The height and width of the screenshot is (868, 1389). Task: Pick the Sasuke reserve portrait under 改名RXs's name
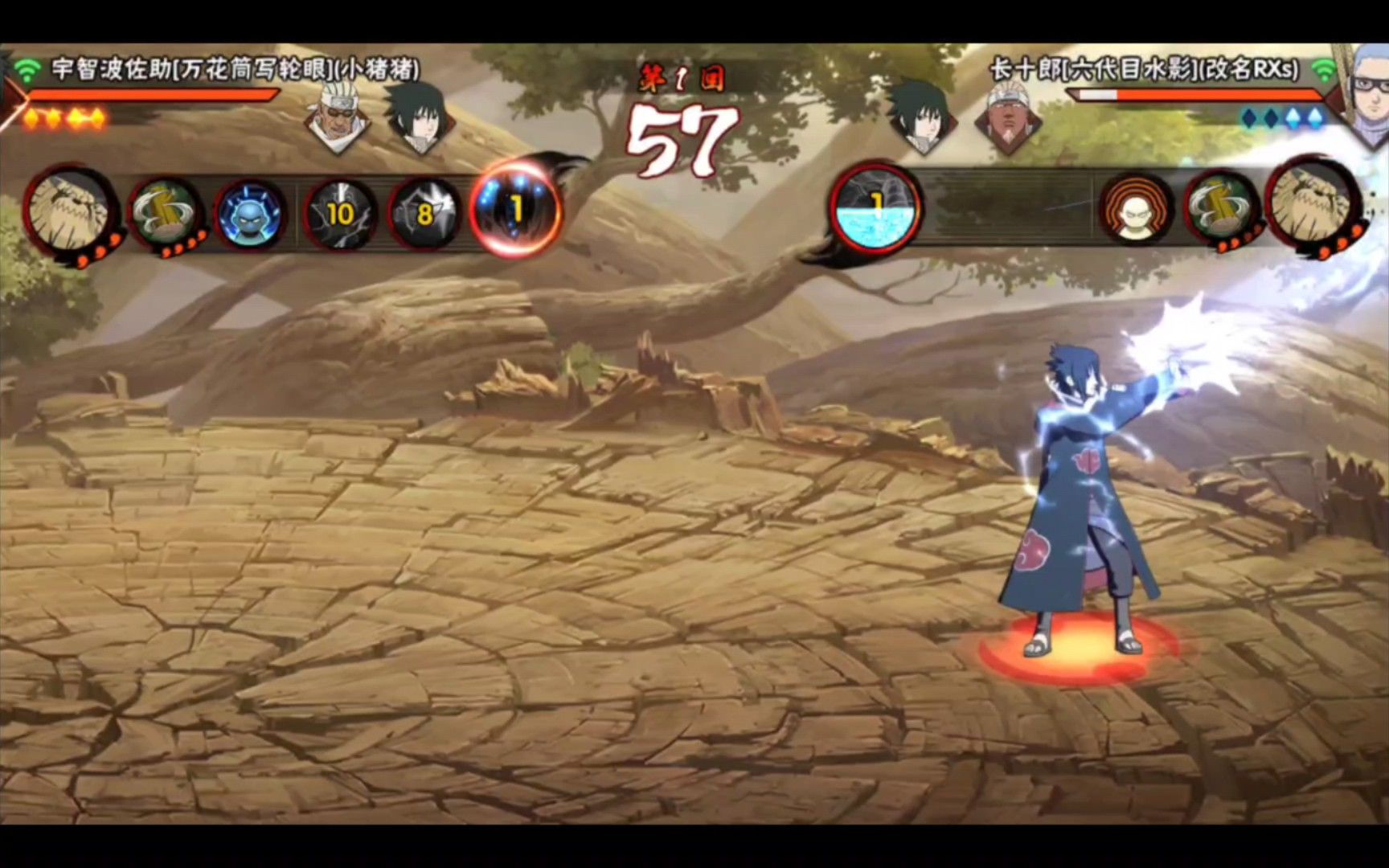click(921, 117)
